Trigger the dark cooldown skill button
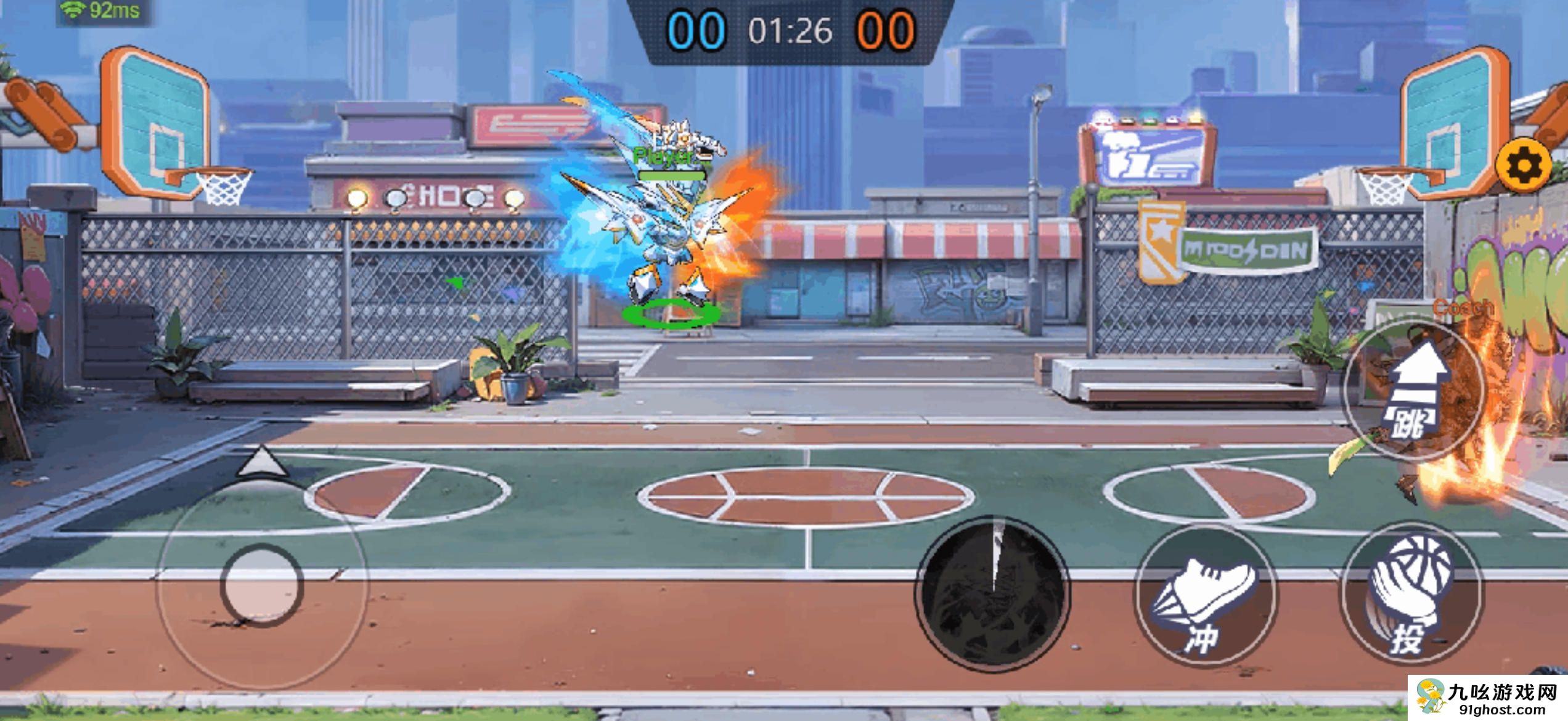Viewport: 1568px width, 721px height. (992, 593)
